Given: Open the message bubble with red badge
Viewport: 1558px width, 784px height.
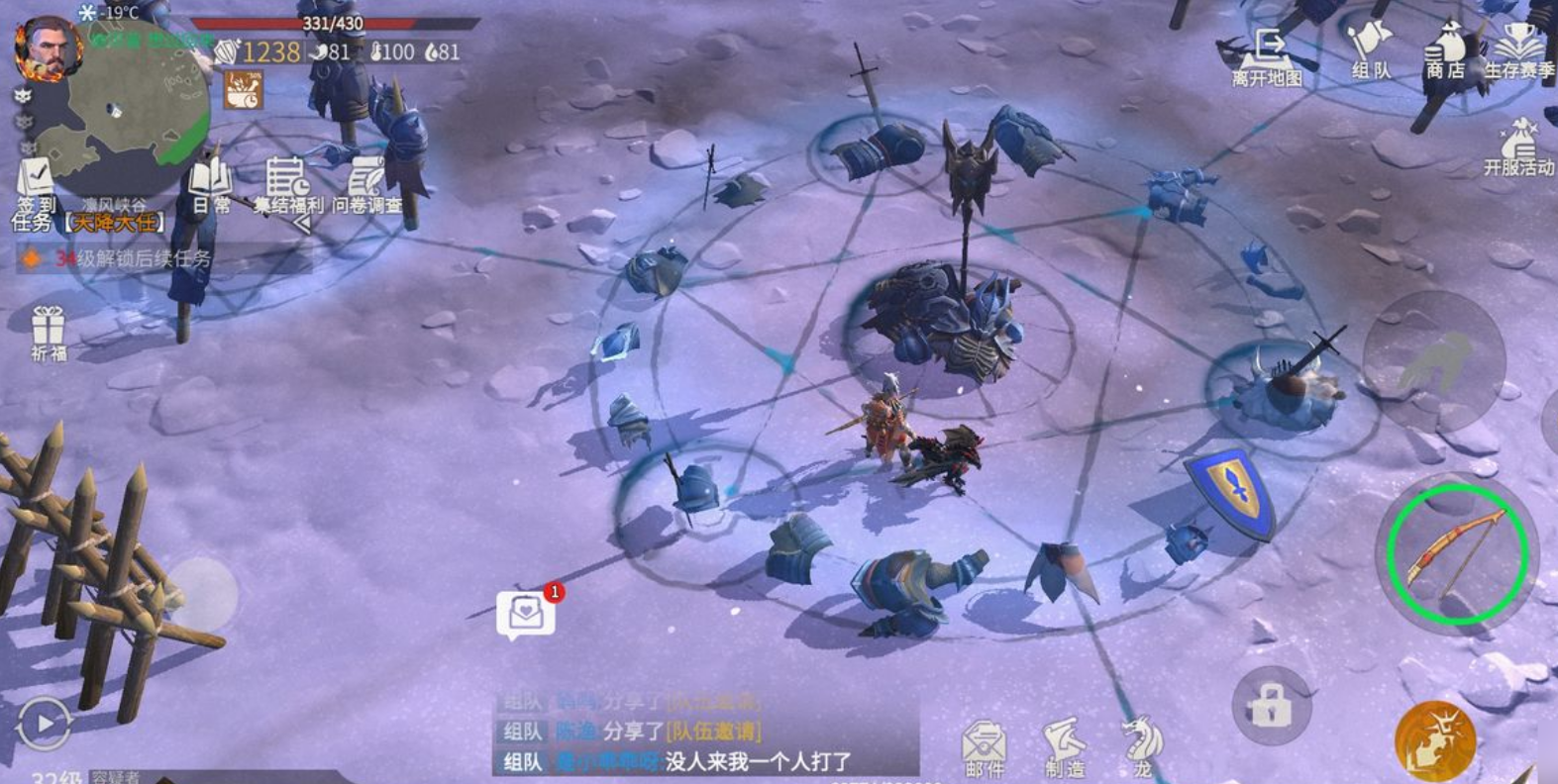Looking at the screenshot, I should [526, 614].
